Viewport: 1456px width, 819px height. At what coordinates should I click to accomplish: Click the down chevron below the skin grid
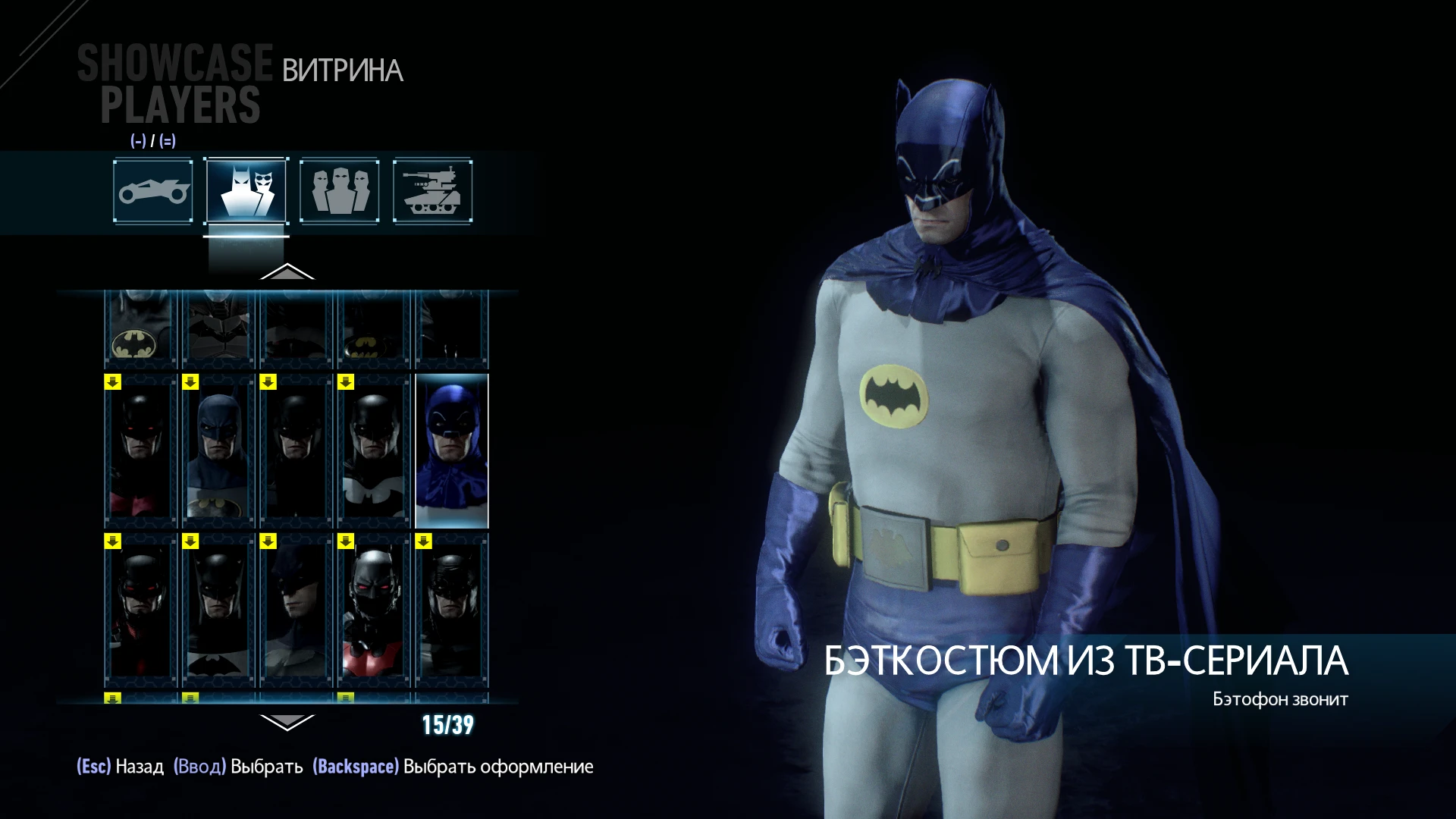(x=288, y=723)
